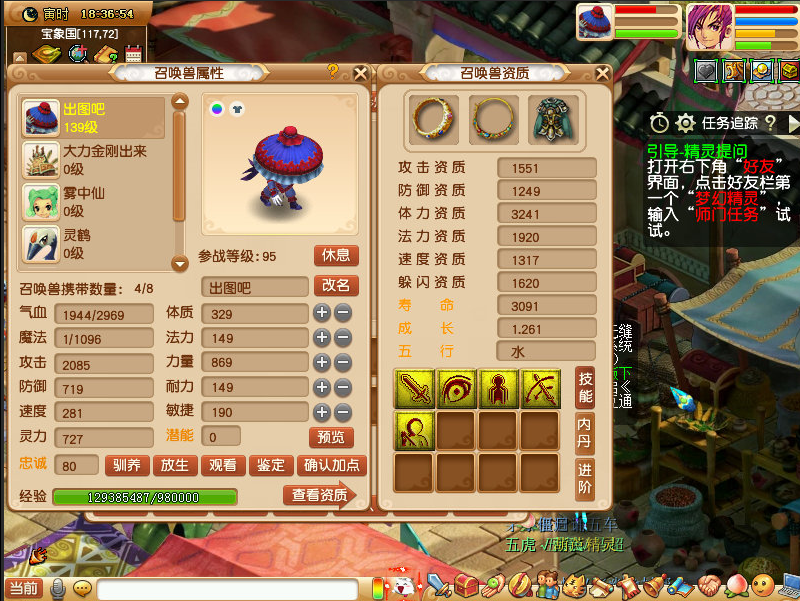The height and width of the screenshot is (601, 800).
Task: Pick the 灵鹤 pet from the list
Action: click(x=92, y=243)
